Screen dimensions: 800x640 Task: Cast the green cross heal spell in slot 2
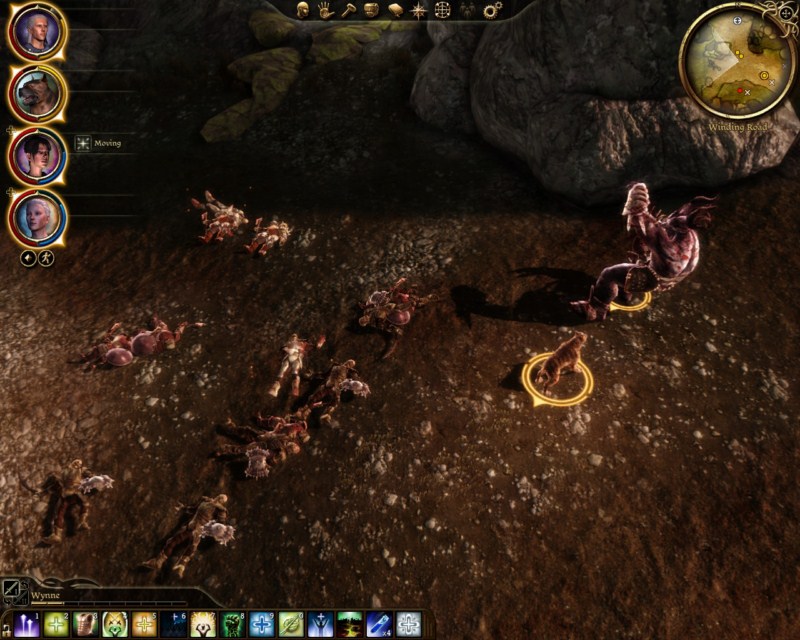point(56,624)
